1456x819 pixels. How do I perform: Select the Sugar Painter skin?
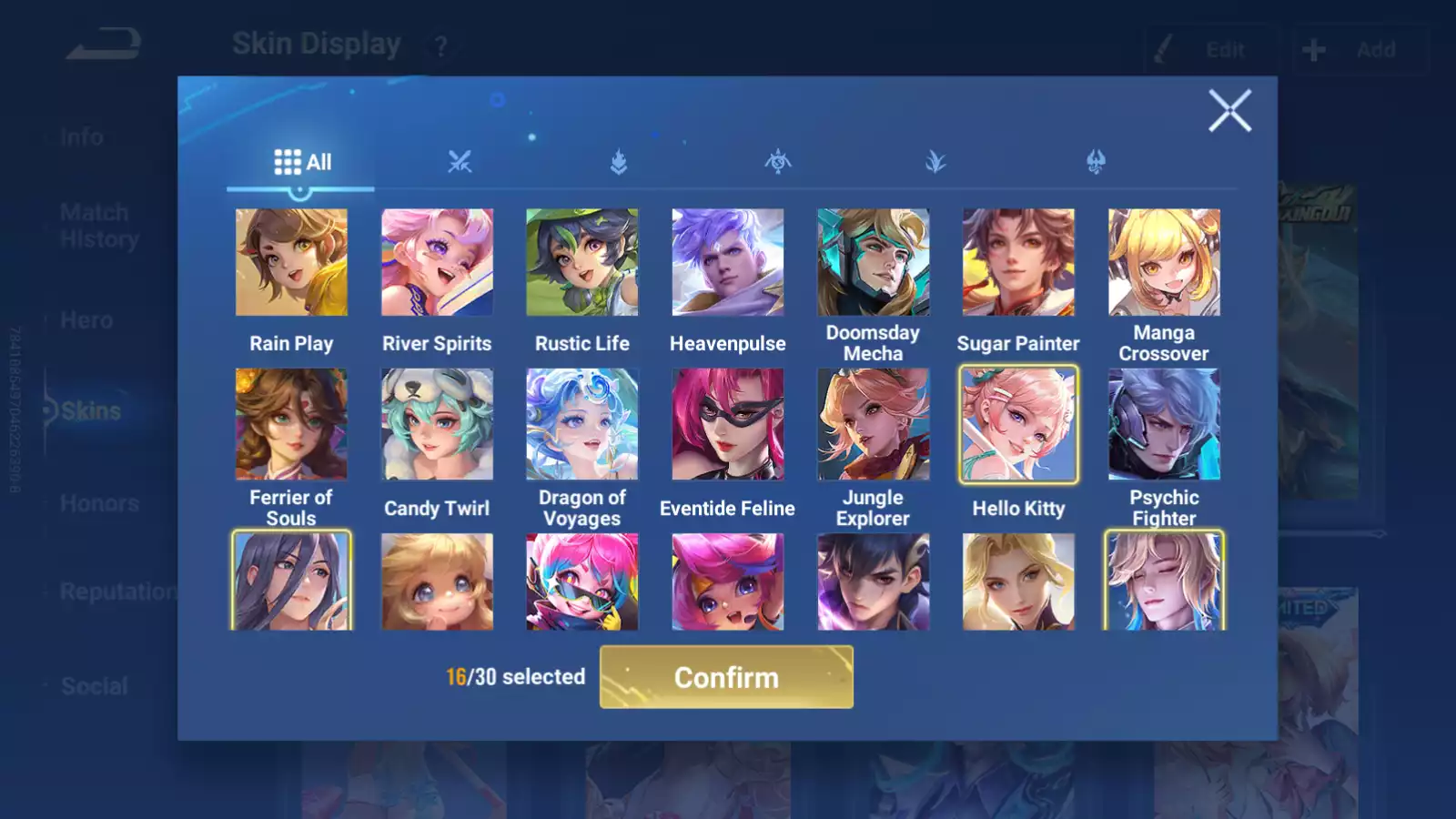point(1018,263)
